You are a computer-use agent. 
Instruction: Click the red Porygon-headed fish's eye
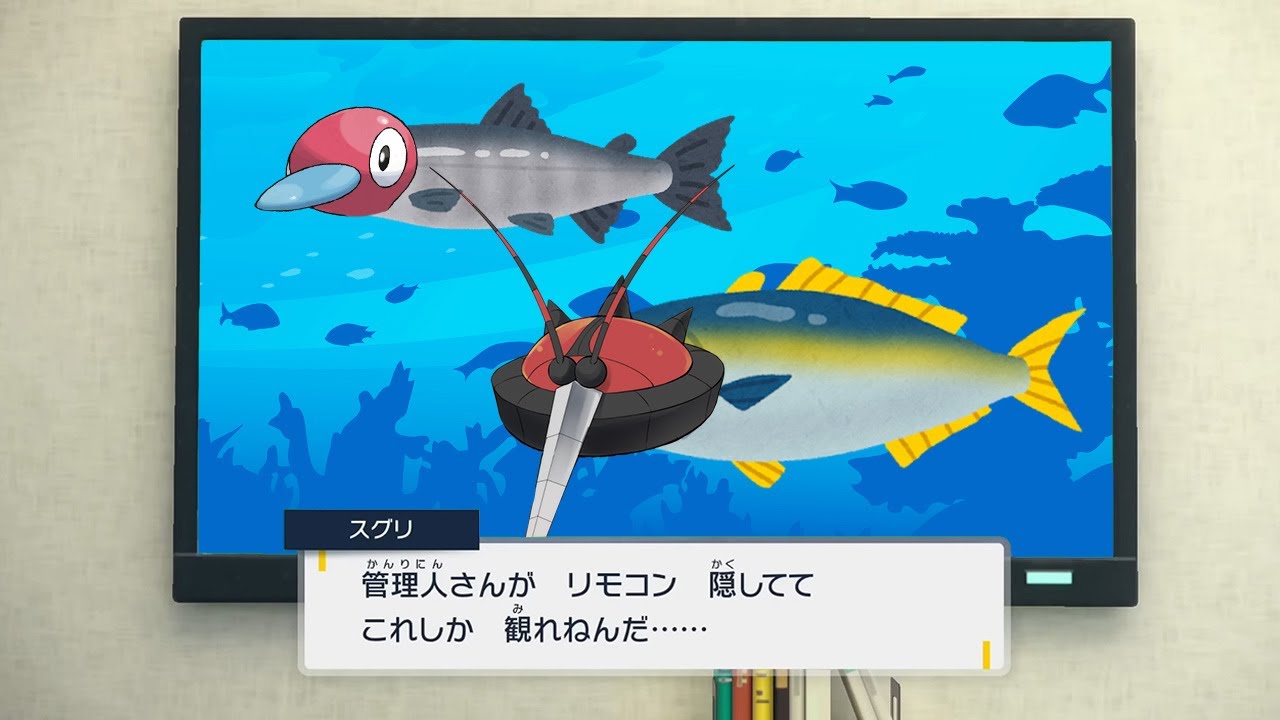coord(383,155)
